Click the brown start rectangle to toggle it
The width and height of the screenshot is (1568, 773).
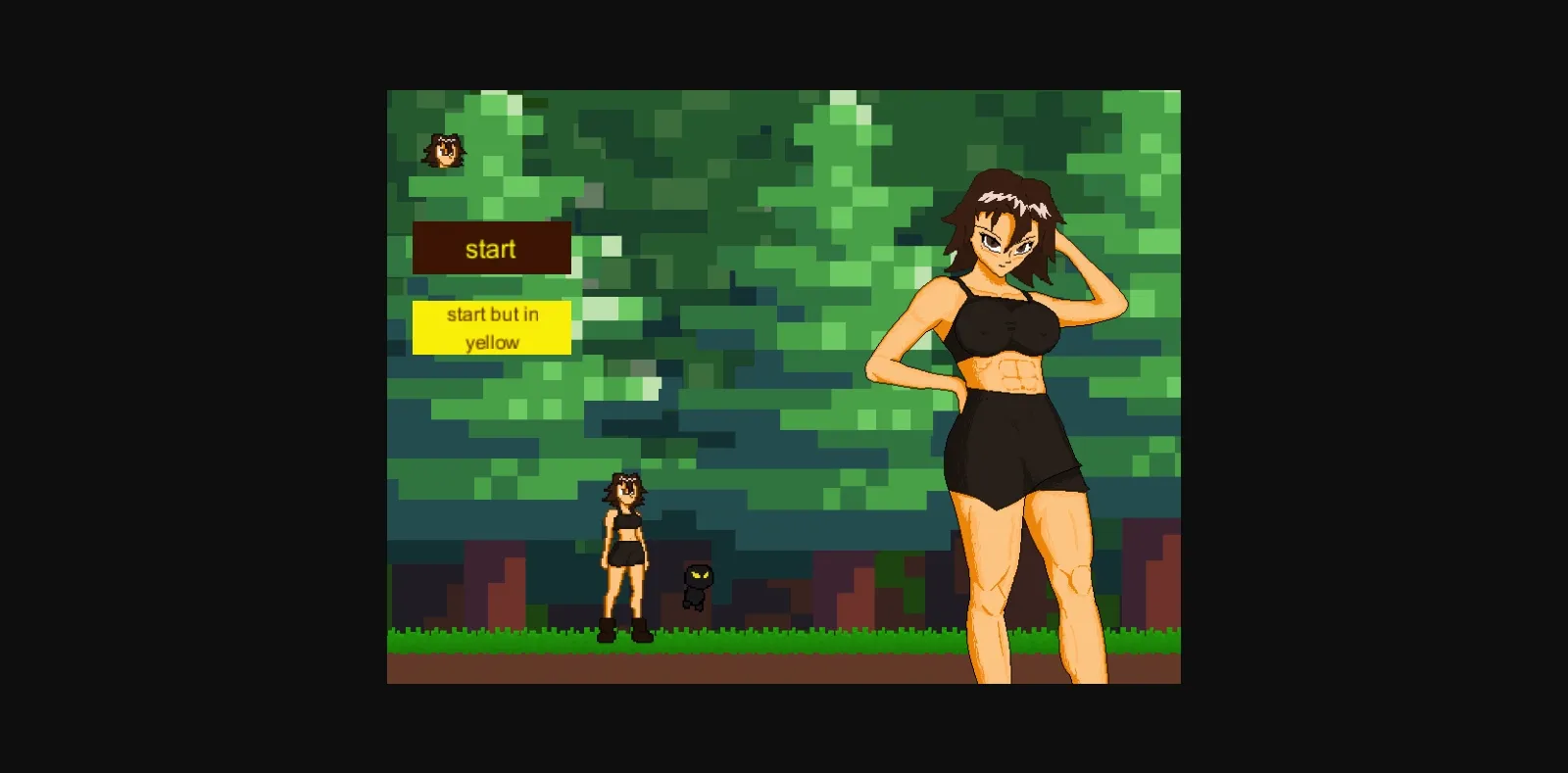click(493, 249)
